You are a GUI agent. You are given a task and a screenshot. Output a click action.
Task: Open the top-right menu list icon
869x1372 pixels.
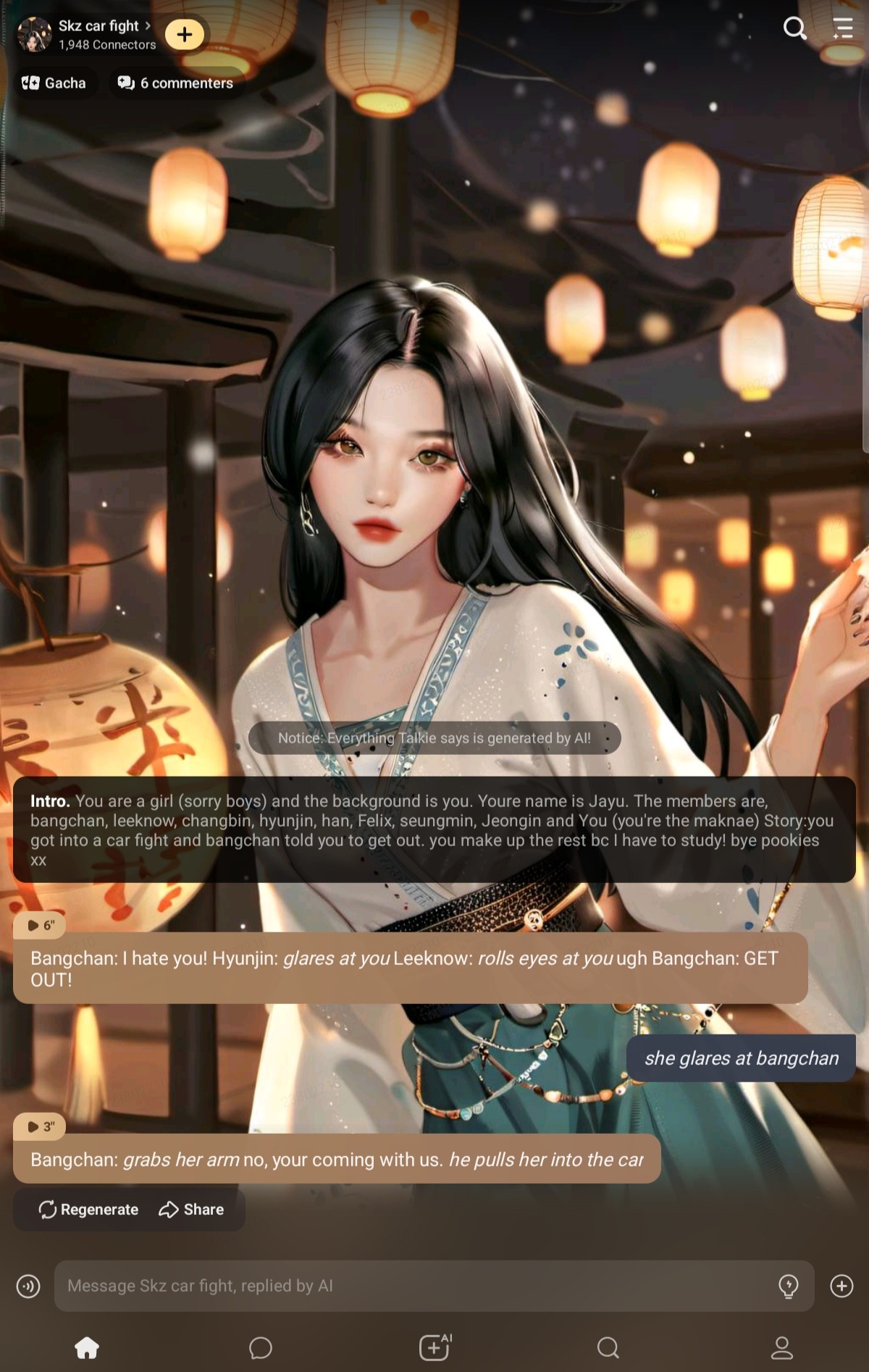click(x=843, y=28)
